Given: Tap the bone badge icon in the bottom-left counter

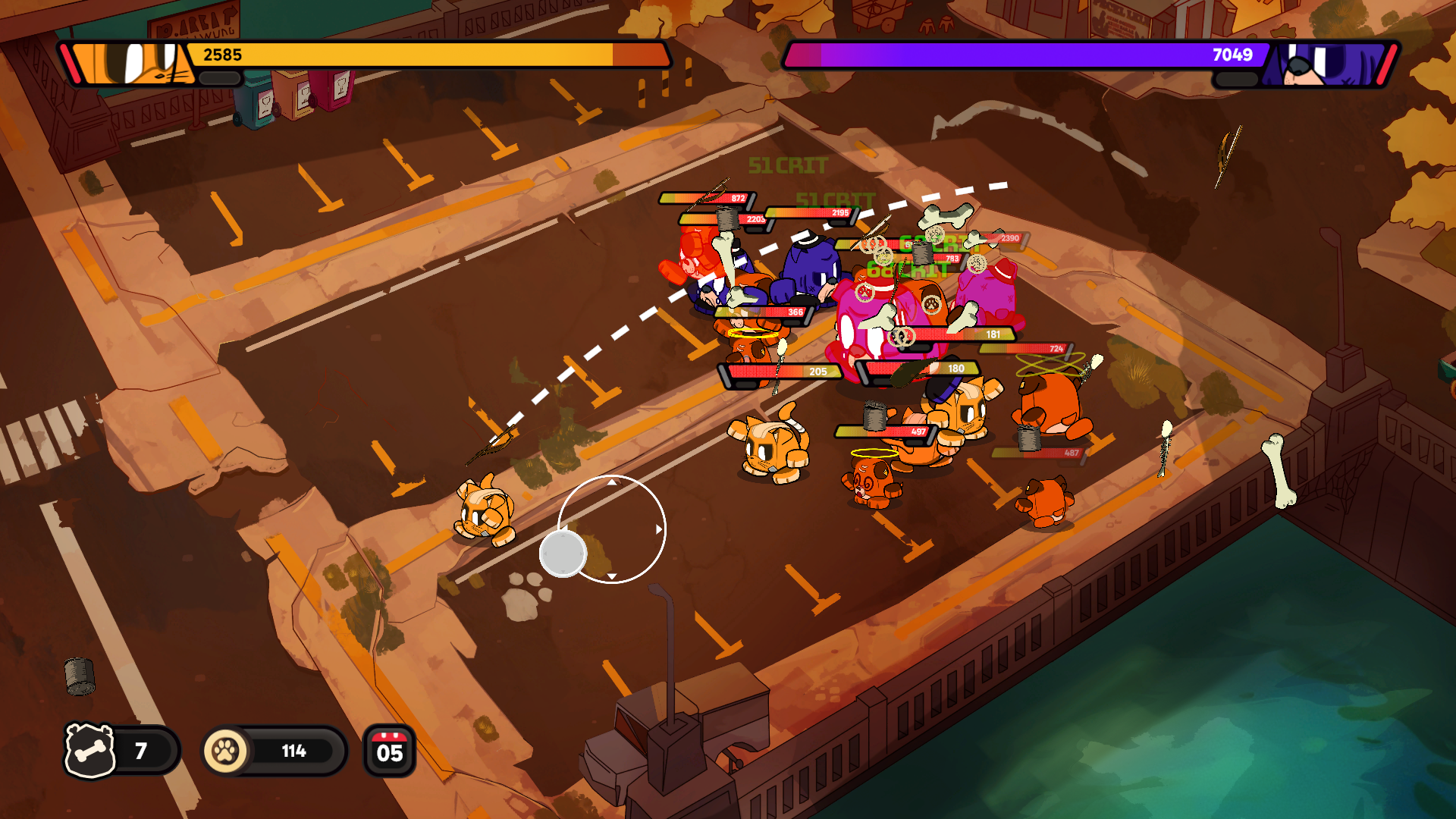Looking at the screenshot, I should (x=90, y=751).
